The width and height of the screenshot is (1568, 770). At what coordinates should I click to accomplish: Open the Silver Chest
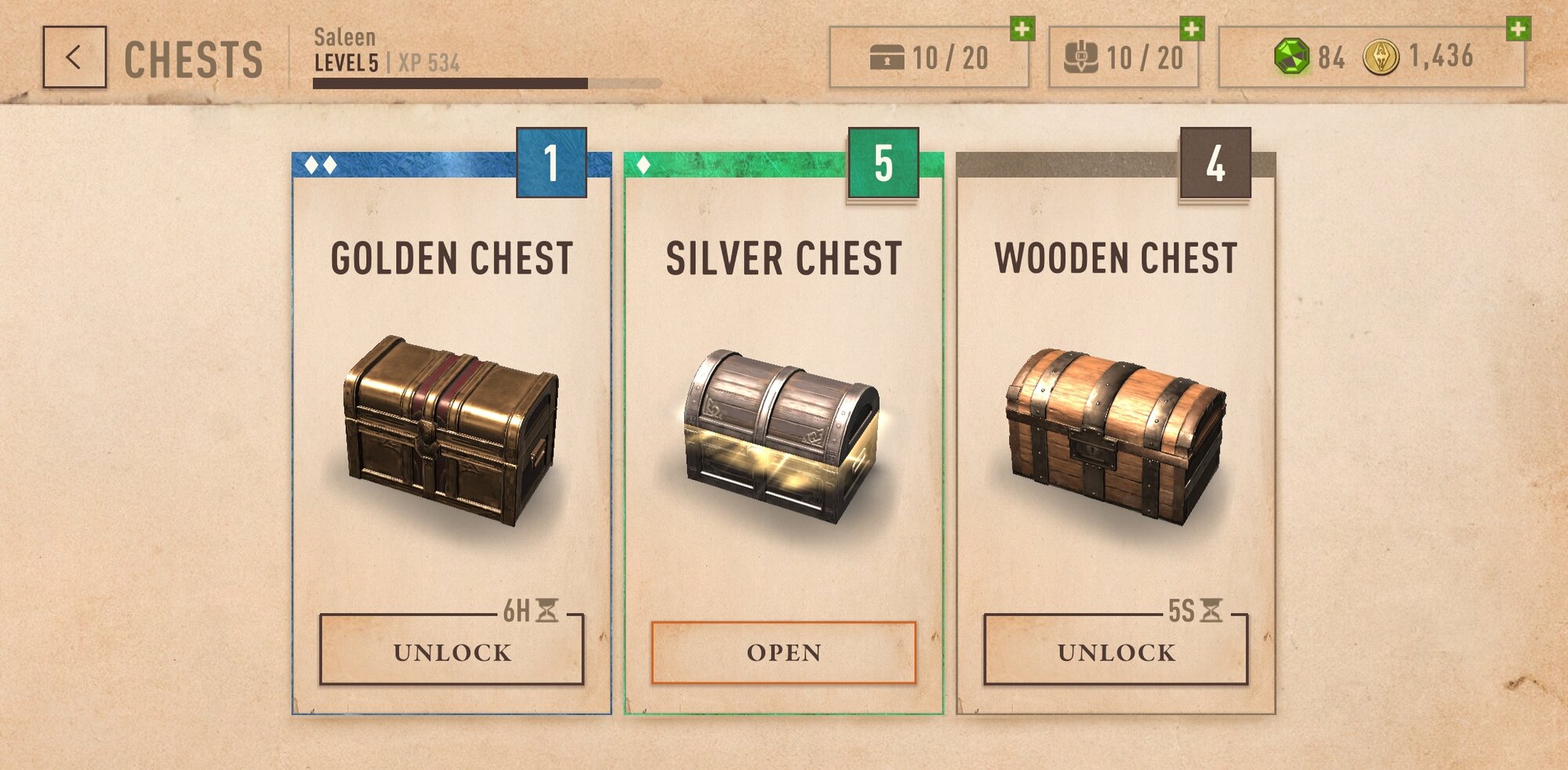click(x=783, y=652)
